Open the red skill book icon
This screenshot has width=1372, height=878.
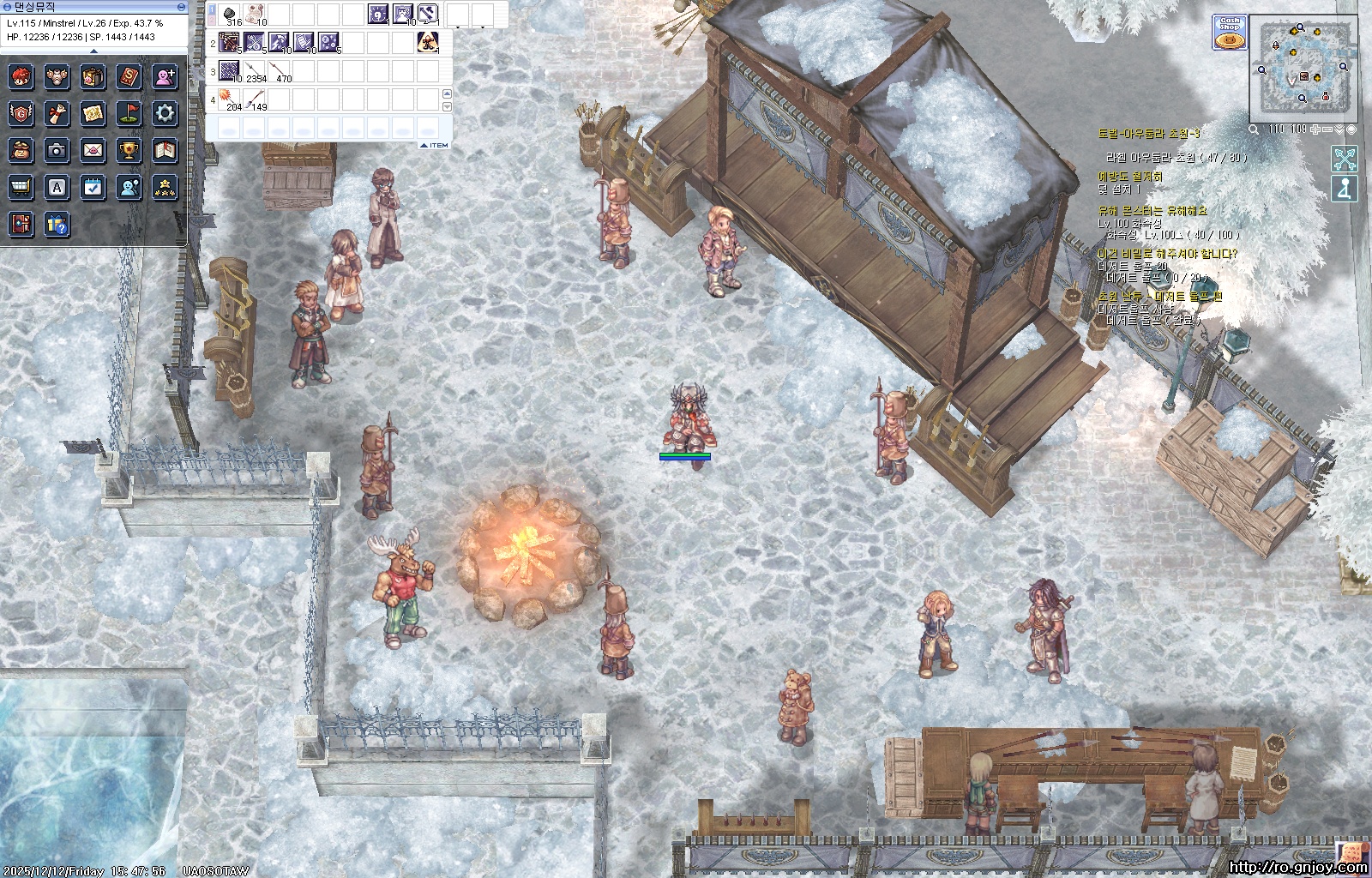129,76
